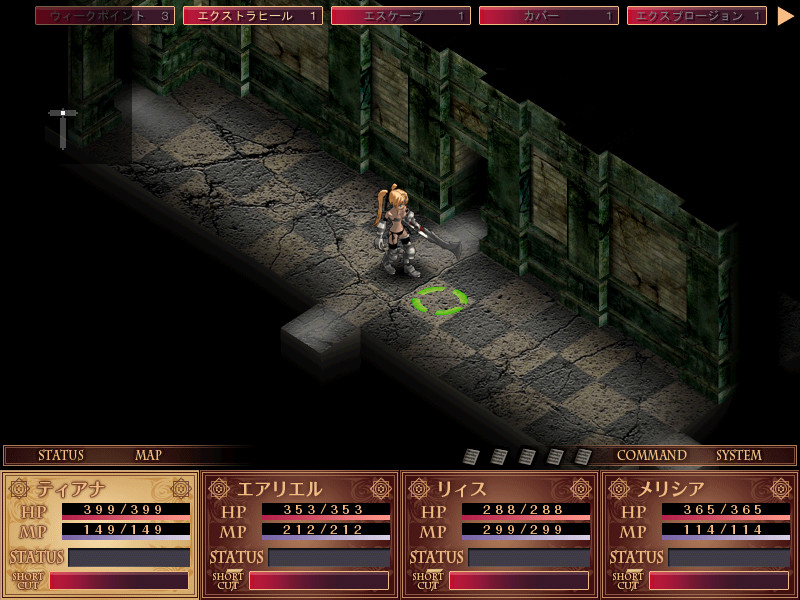
Task: Select リィス's character panel
Action: [500, 489]
